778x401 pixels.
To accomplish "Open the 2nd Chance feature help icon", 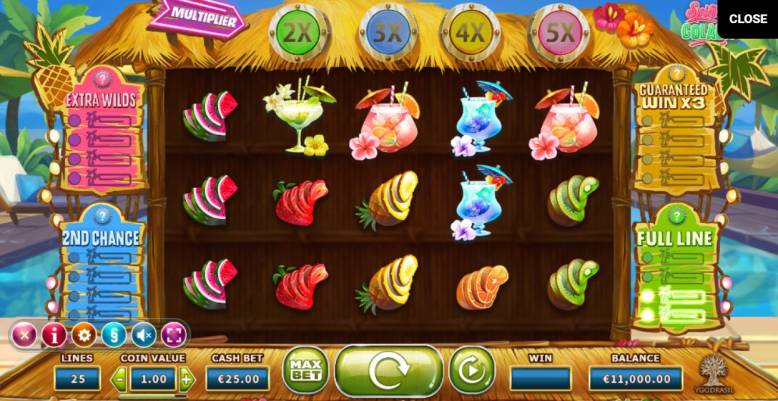I will 102,214.
